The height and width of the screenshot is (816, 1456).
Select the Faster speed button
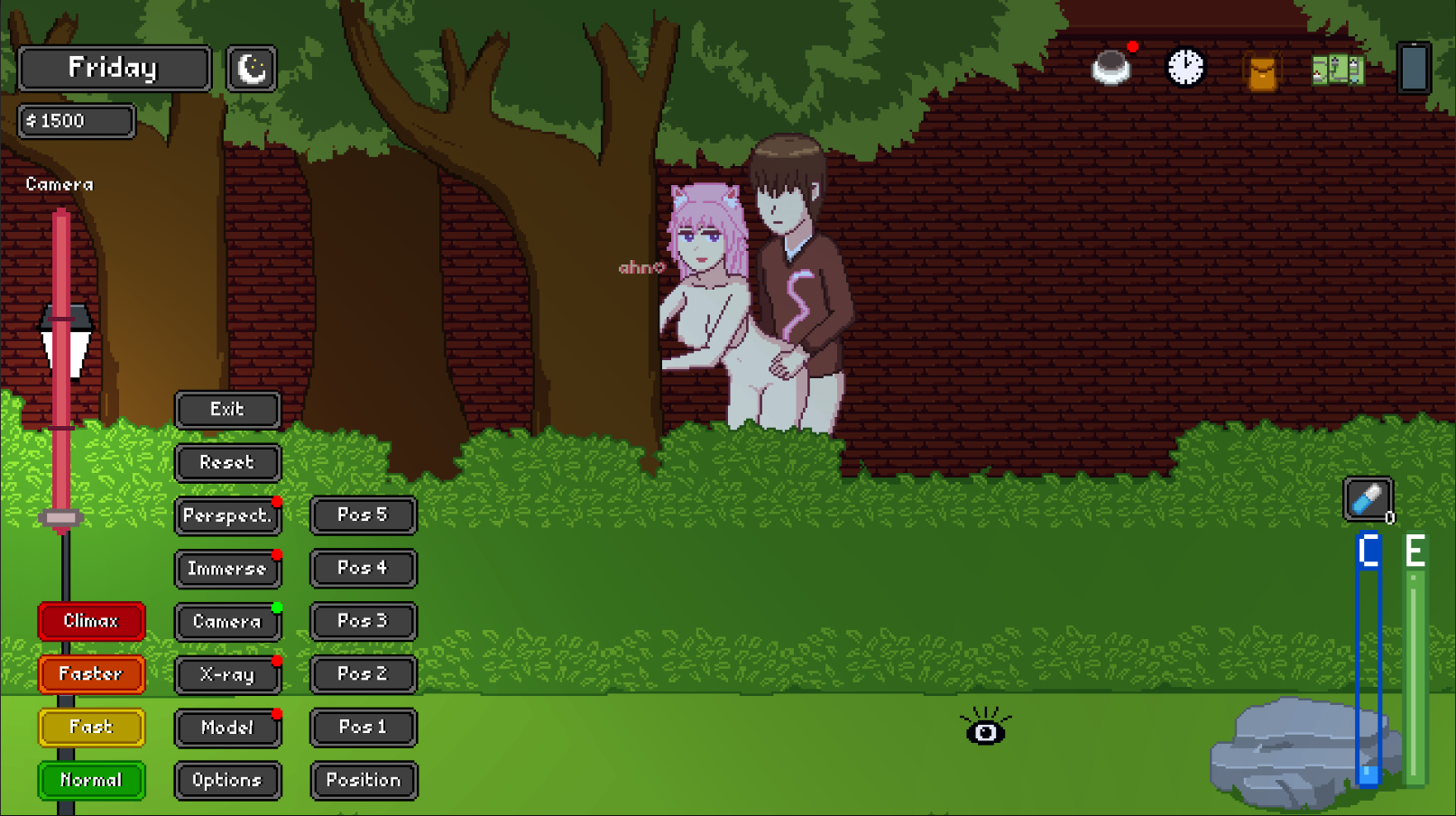coord(91,674)
